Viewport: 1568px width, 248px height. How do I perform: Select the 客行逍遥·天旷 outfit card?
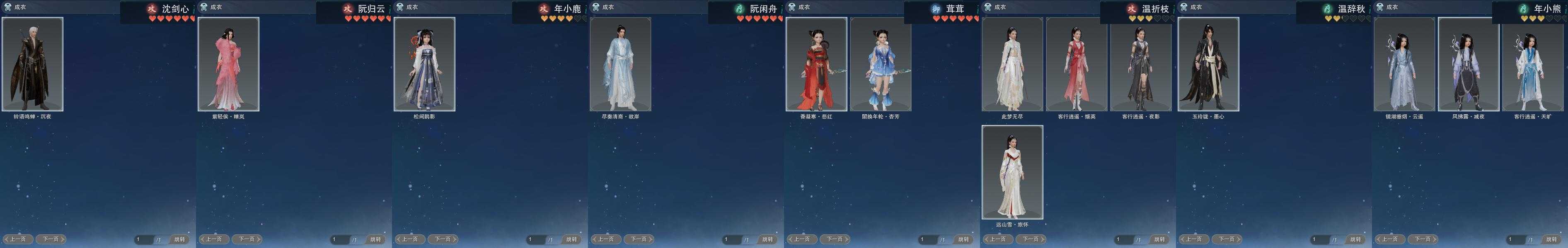pyautogui.click(x=1533, y=64)
